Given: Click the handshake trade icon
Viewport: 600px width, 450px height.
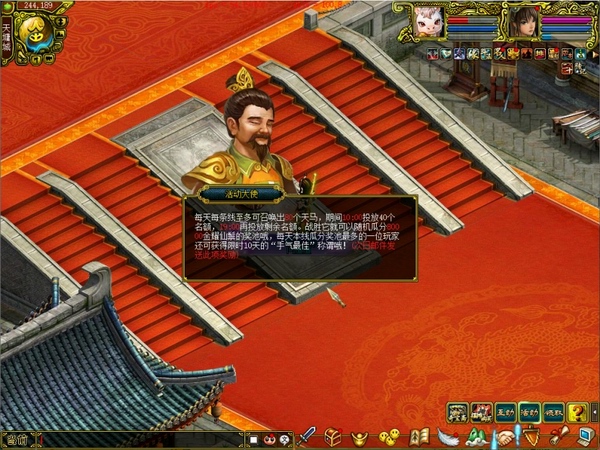Looking at the screenshot, I should coord(506,437).
